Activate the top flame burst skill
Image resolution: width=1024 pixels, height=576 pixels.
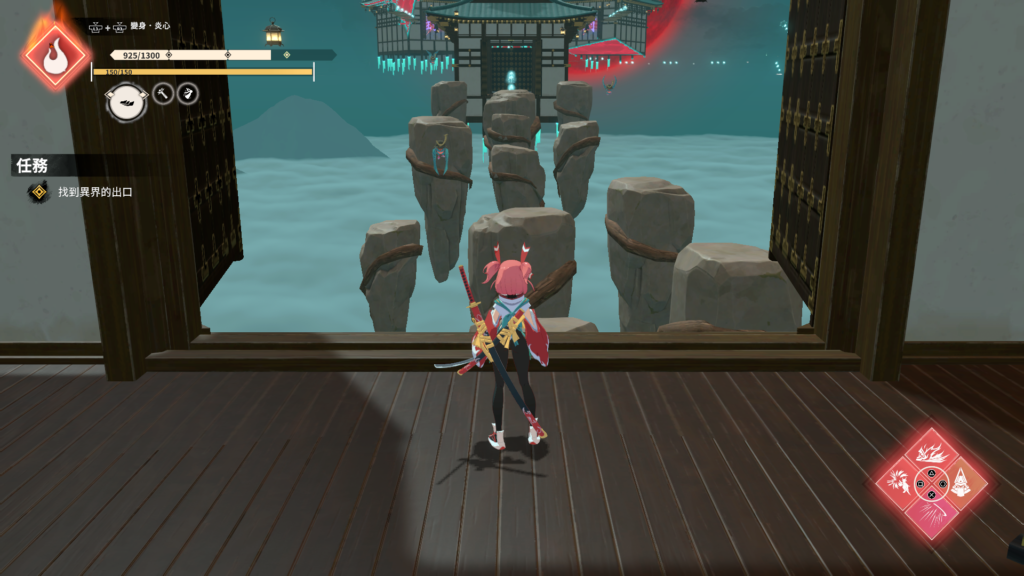tap(932, 453)
